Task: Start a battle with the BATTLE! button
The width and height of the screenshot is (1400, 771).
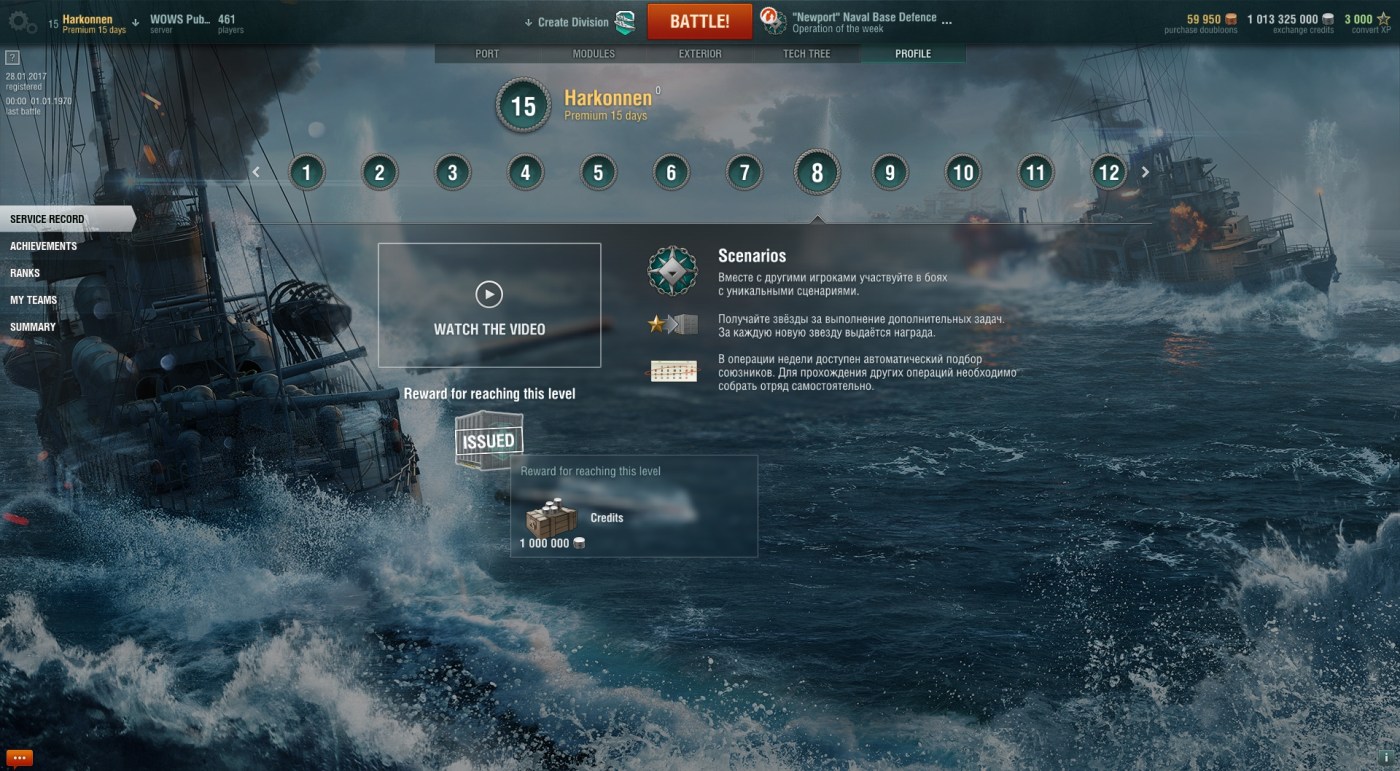Action: pyautogui.click(x=699, y=21)
